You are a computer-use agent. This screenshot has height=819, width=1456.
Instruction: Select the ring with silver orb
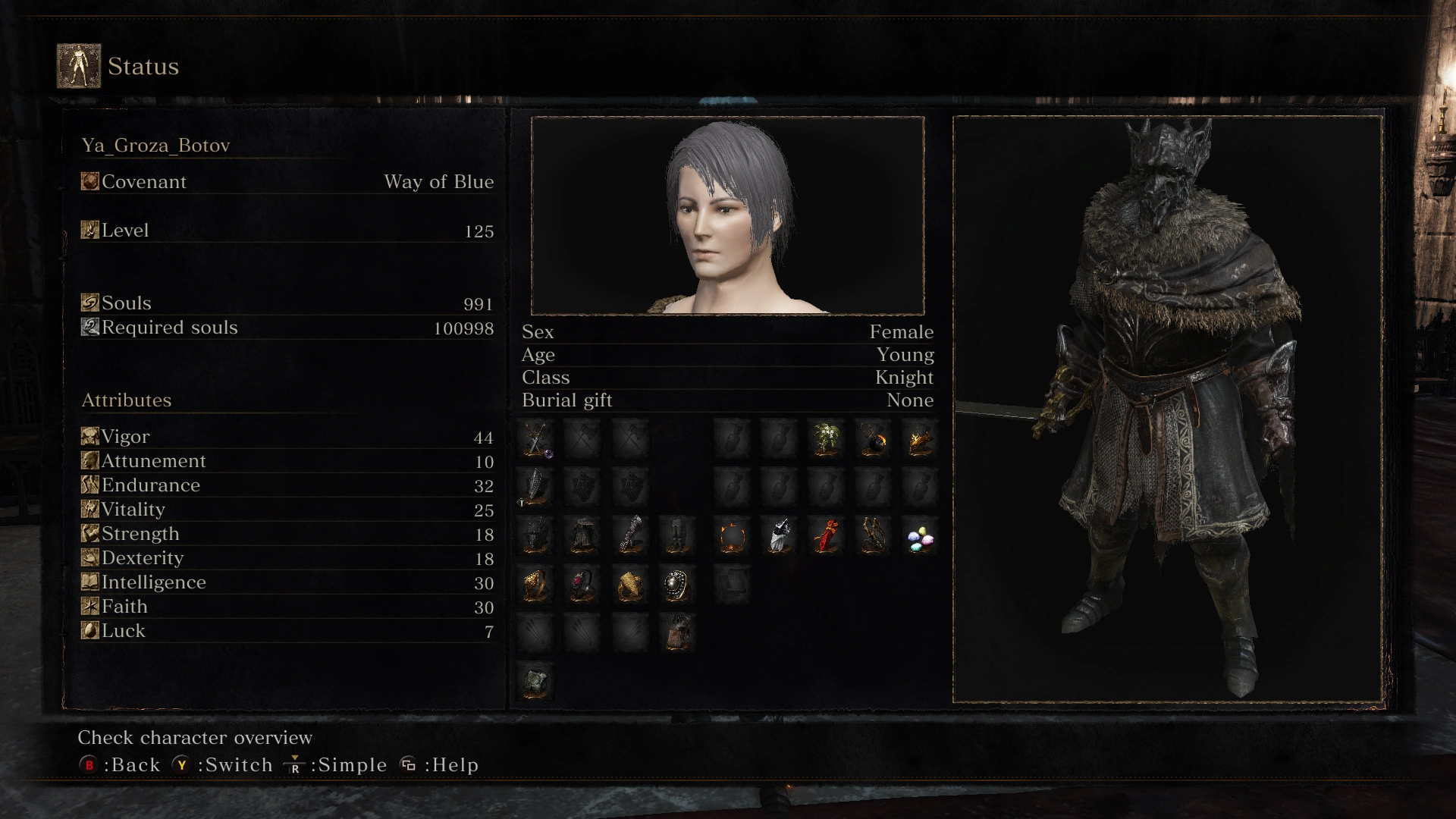(676, 585)
